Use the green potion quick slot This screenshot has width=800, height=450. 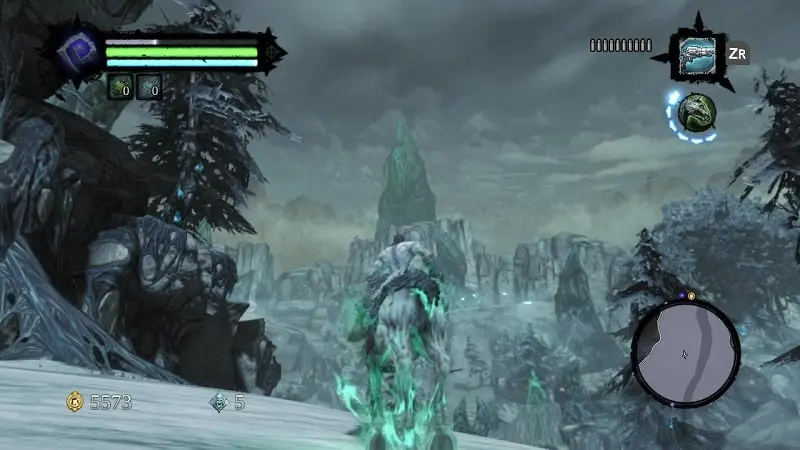pyautogui.click(x=121, y=88)
